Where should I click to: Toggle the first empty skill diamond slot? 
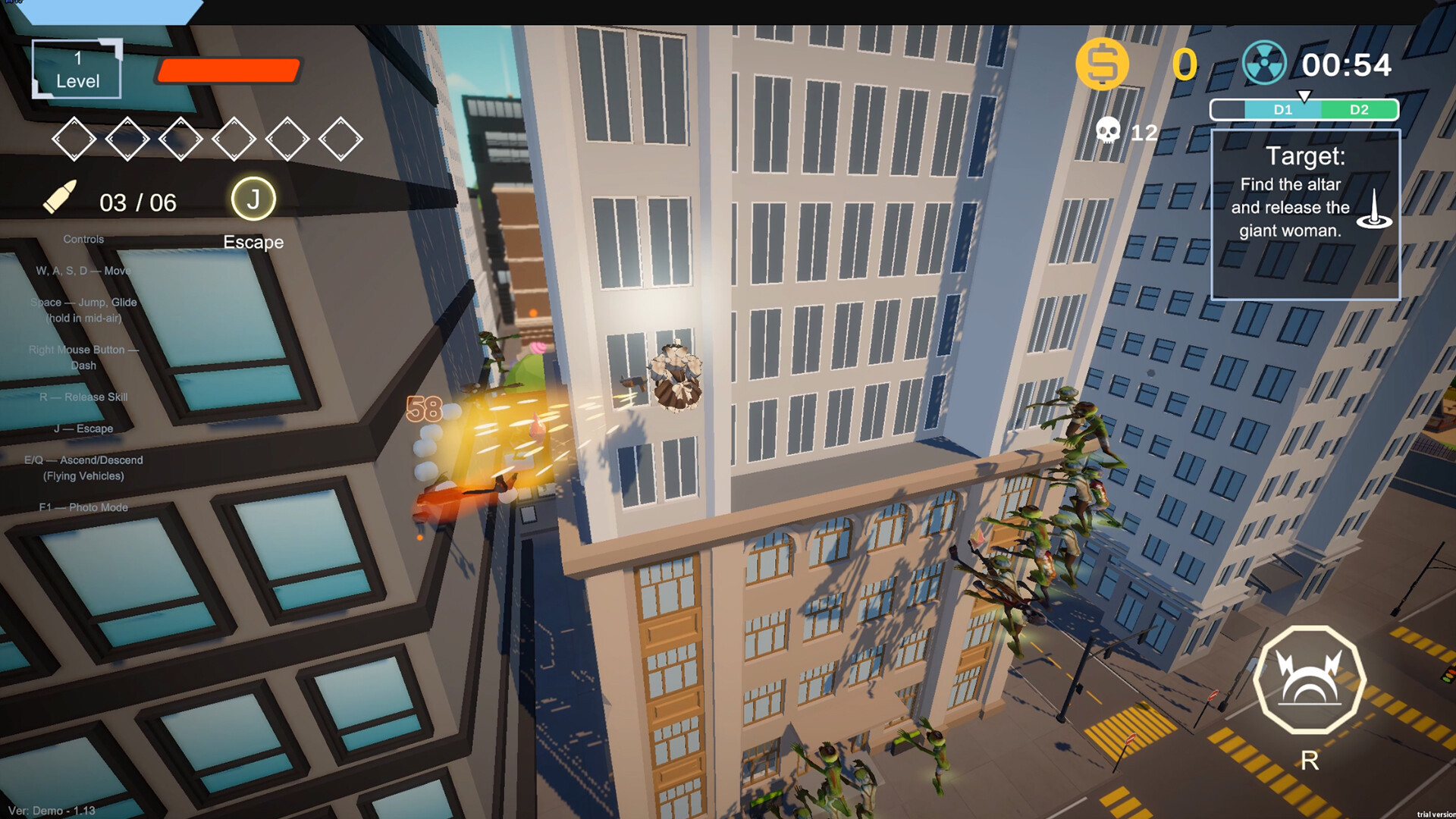point(74,139)
